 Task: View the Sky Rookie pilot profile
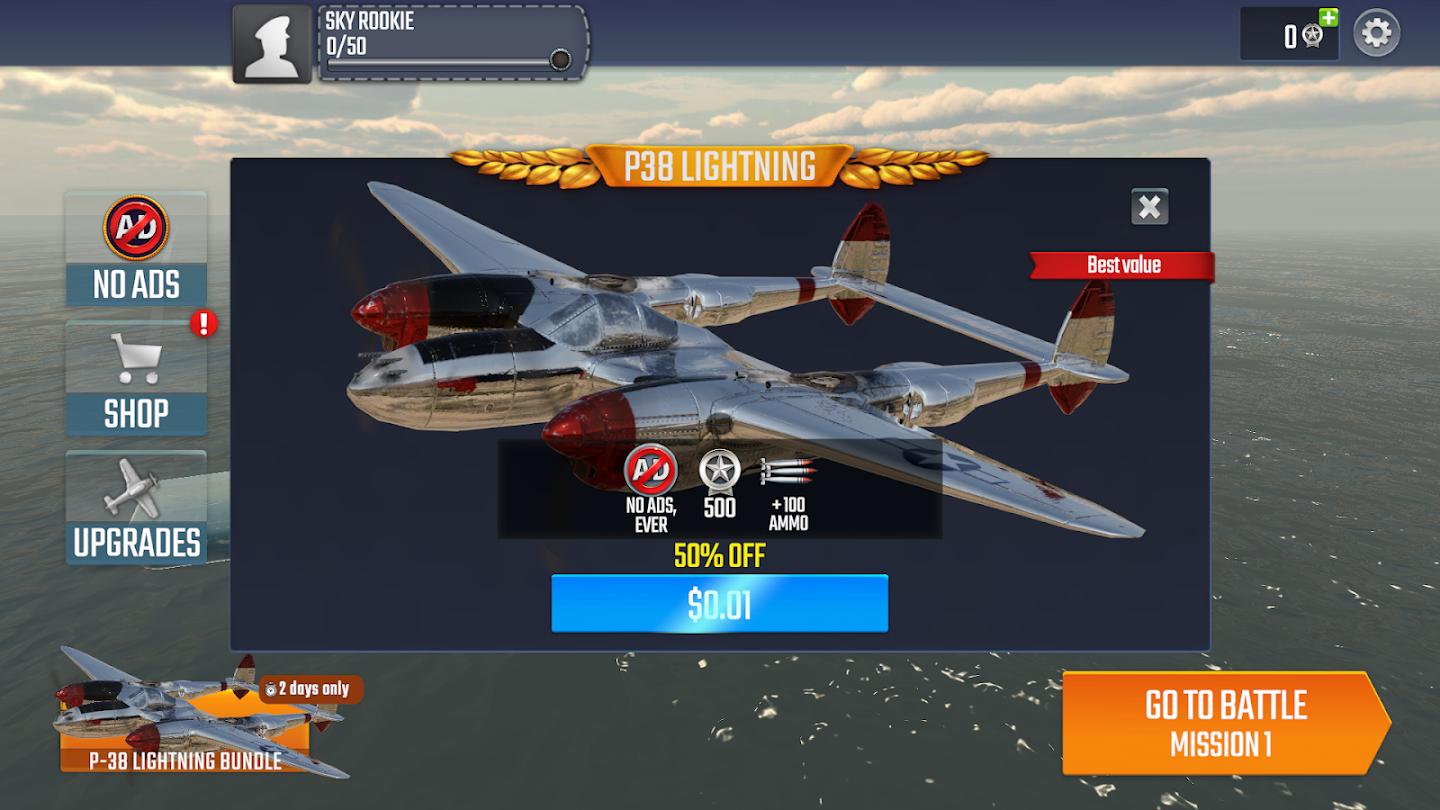pos(272,45)
